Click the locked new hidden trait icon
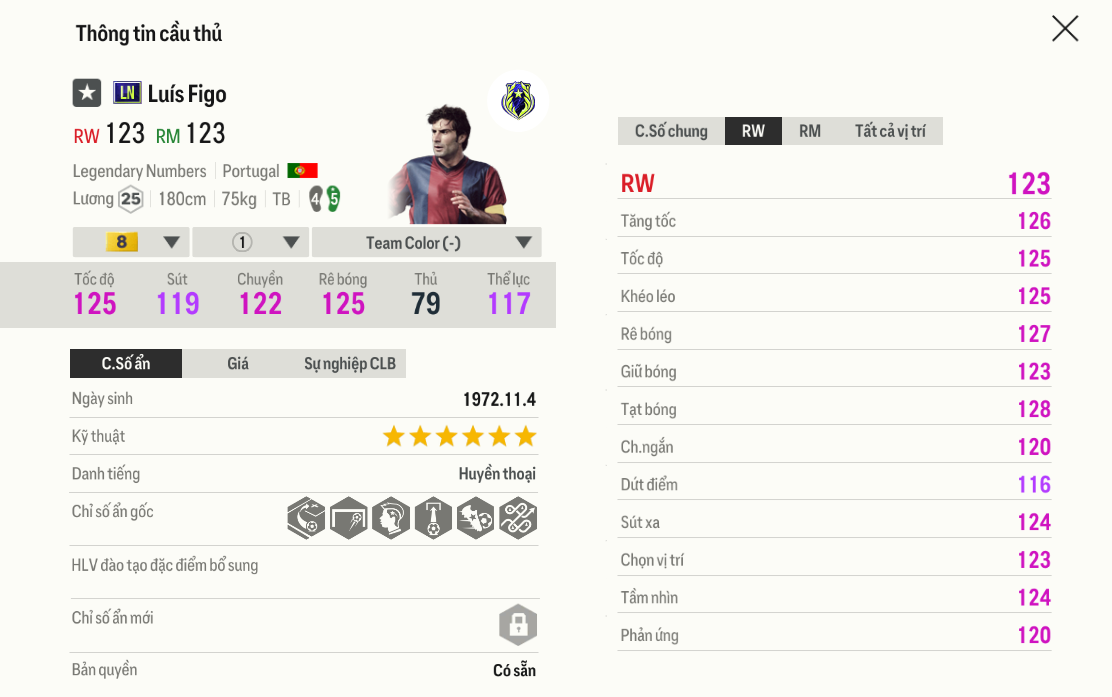 click(518, 626)
